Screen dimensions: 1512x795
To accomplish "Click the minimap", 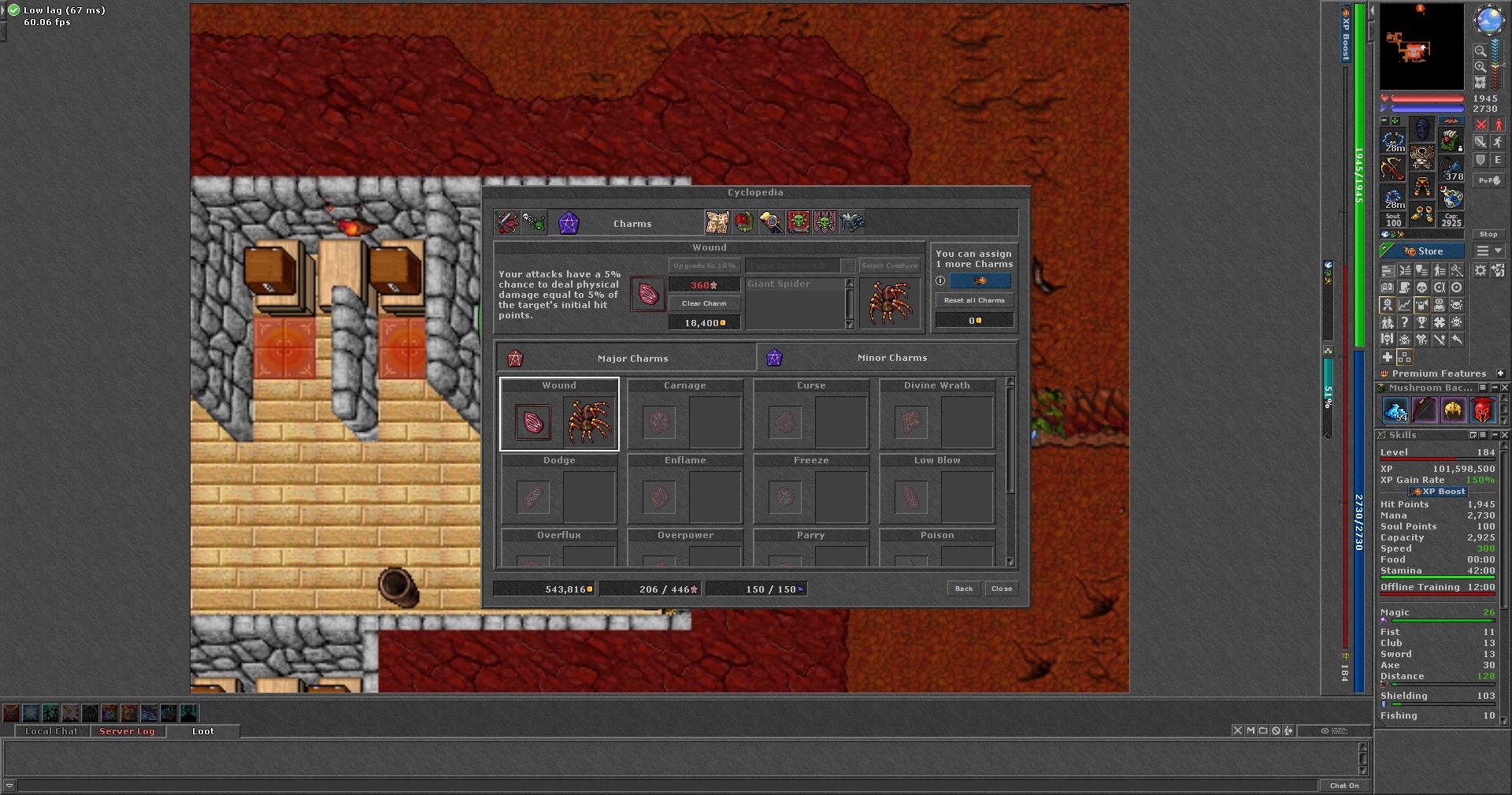I will (x=1421, y=47).
